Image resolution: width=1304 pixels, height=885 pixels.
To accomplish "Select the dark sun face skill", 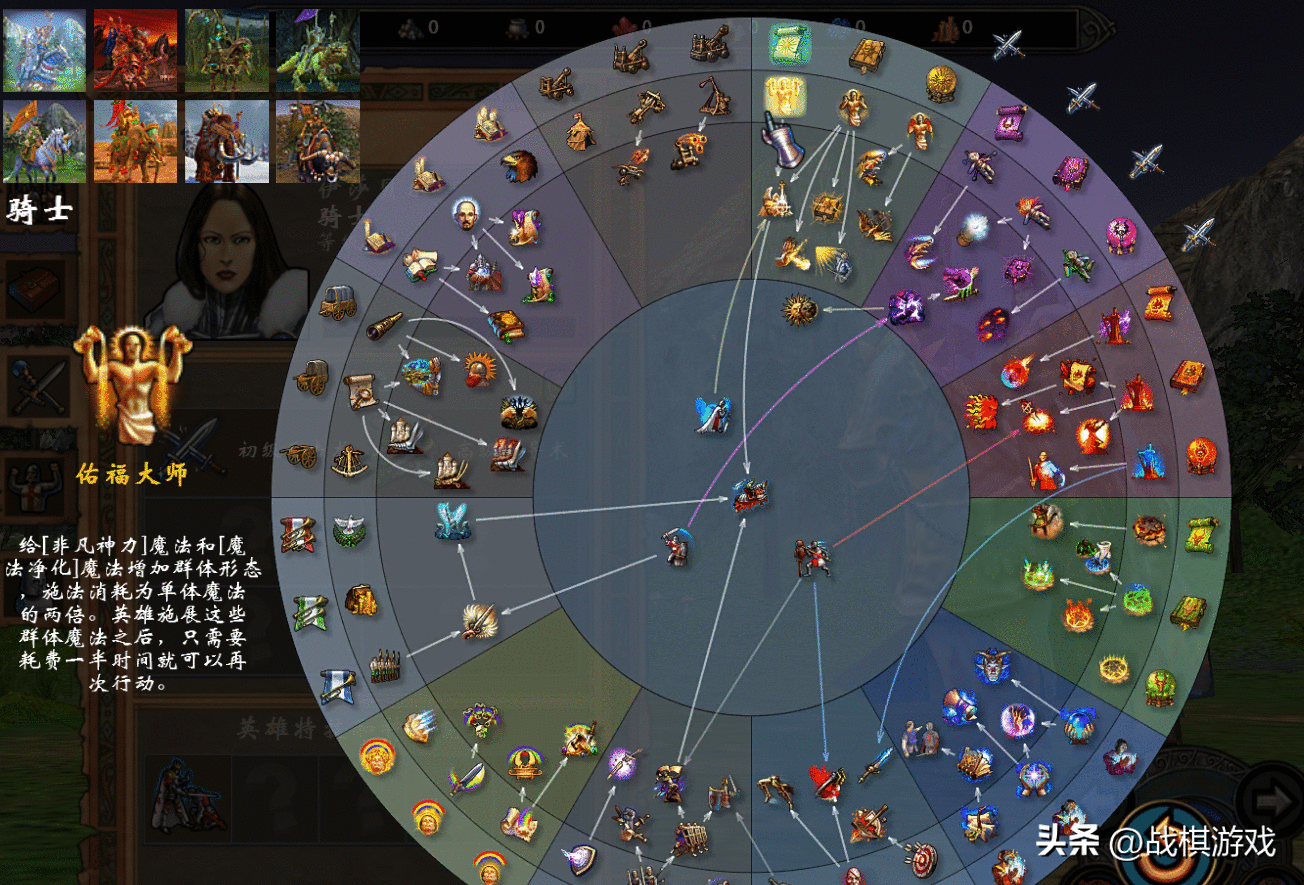I will tap(800, 311).
